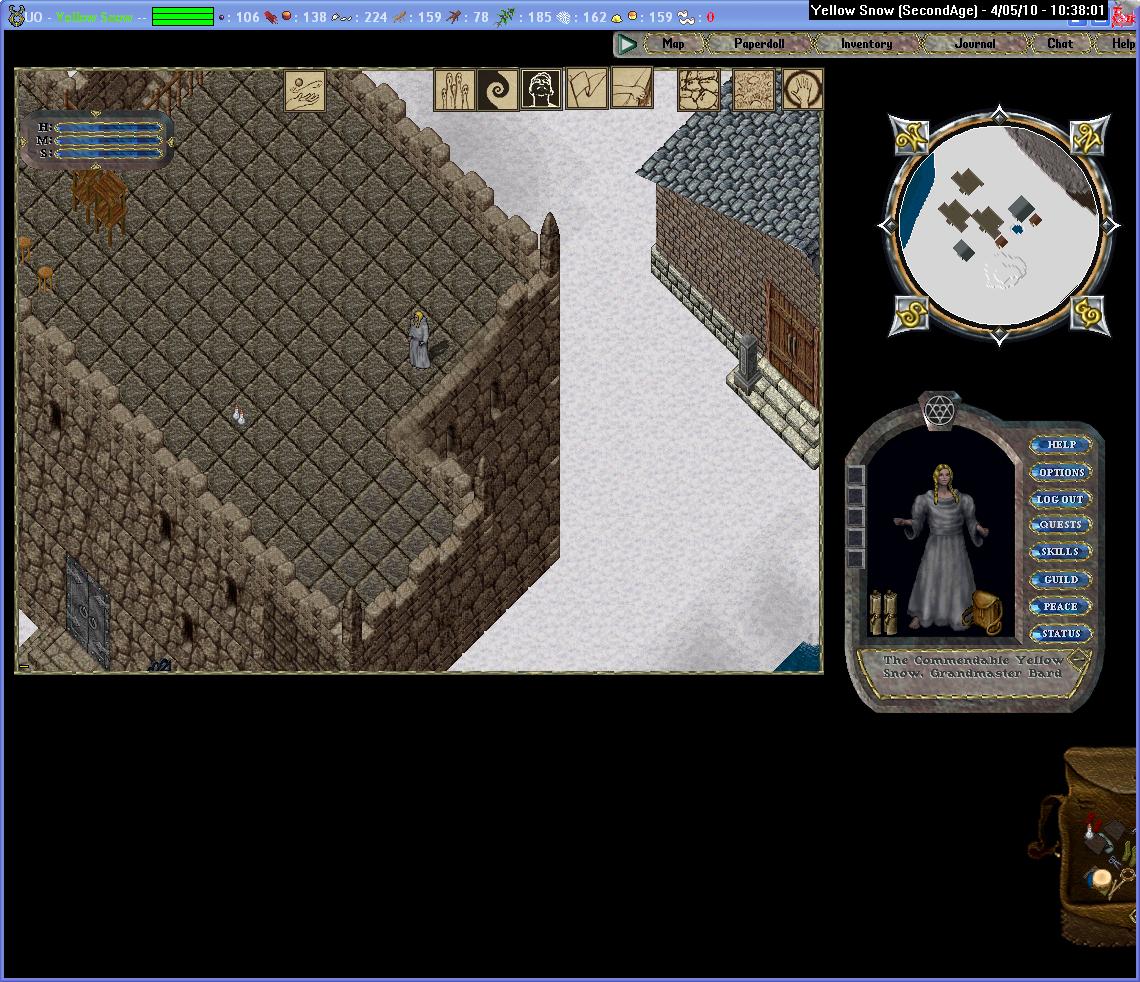
Task: Click the circular radar minimap
Action: pos(1000,226)
